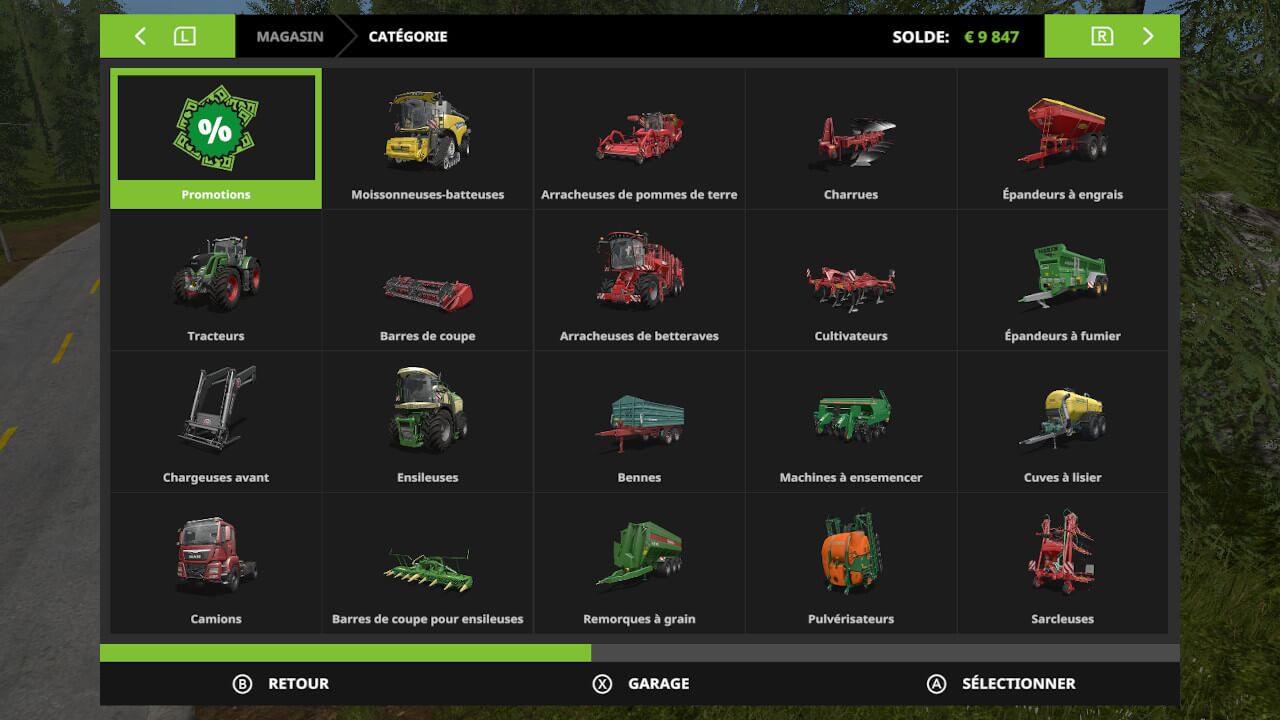This screenshot has width=1280, height=720.
Task: Select Épandeurs à engrais category
Action: click(1062, 138)
